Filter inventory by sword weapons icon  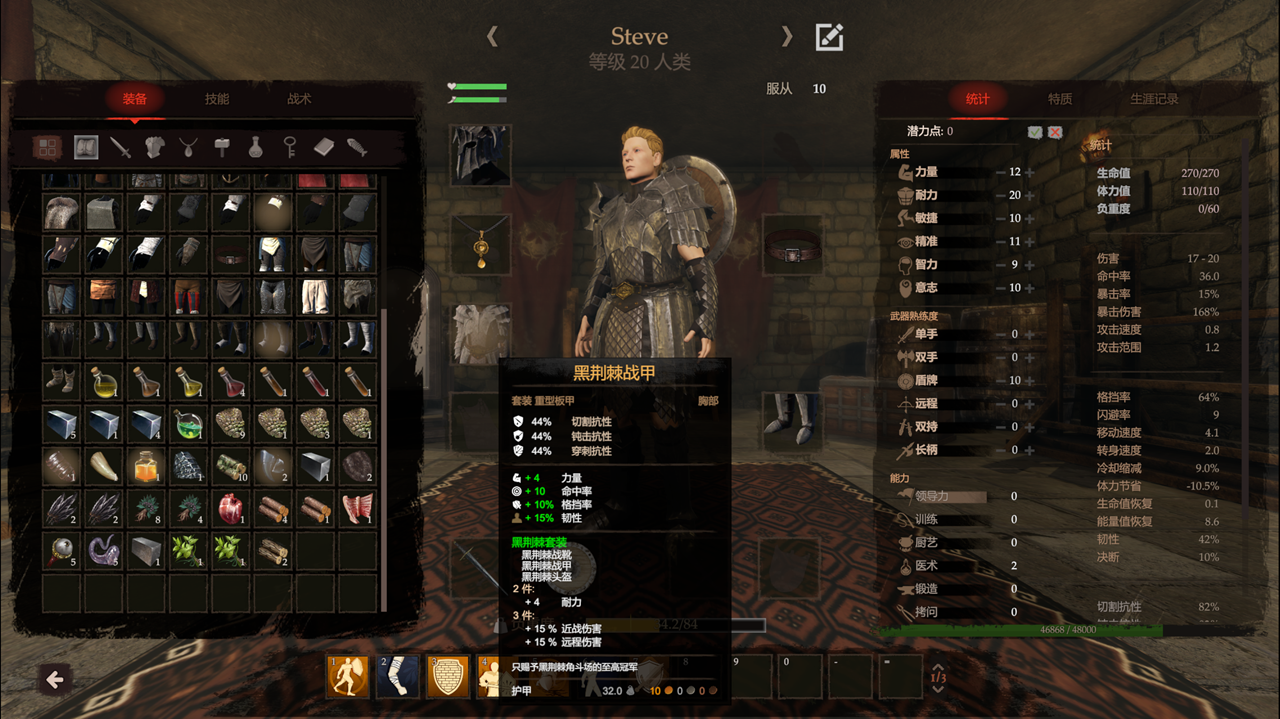click(x=121, y=148)
